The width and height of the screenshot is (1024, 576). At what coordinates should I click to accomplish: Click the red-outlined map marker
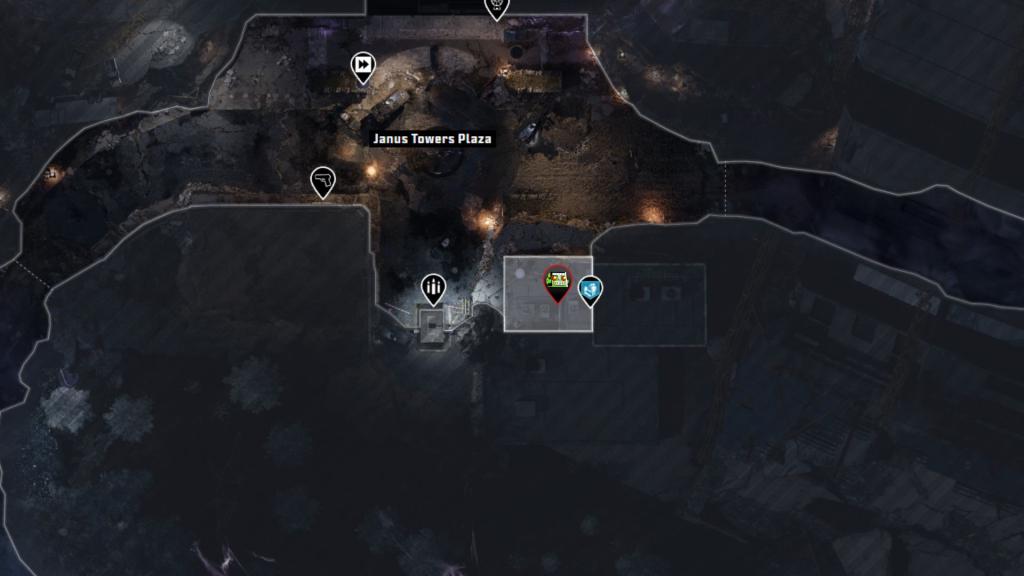coord(556,283)
